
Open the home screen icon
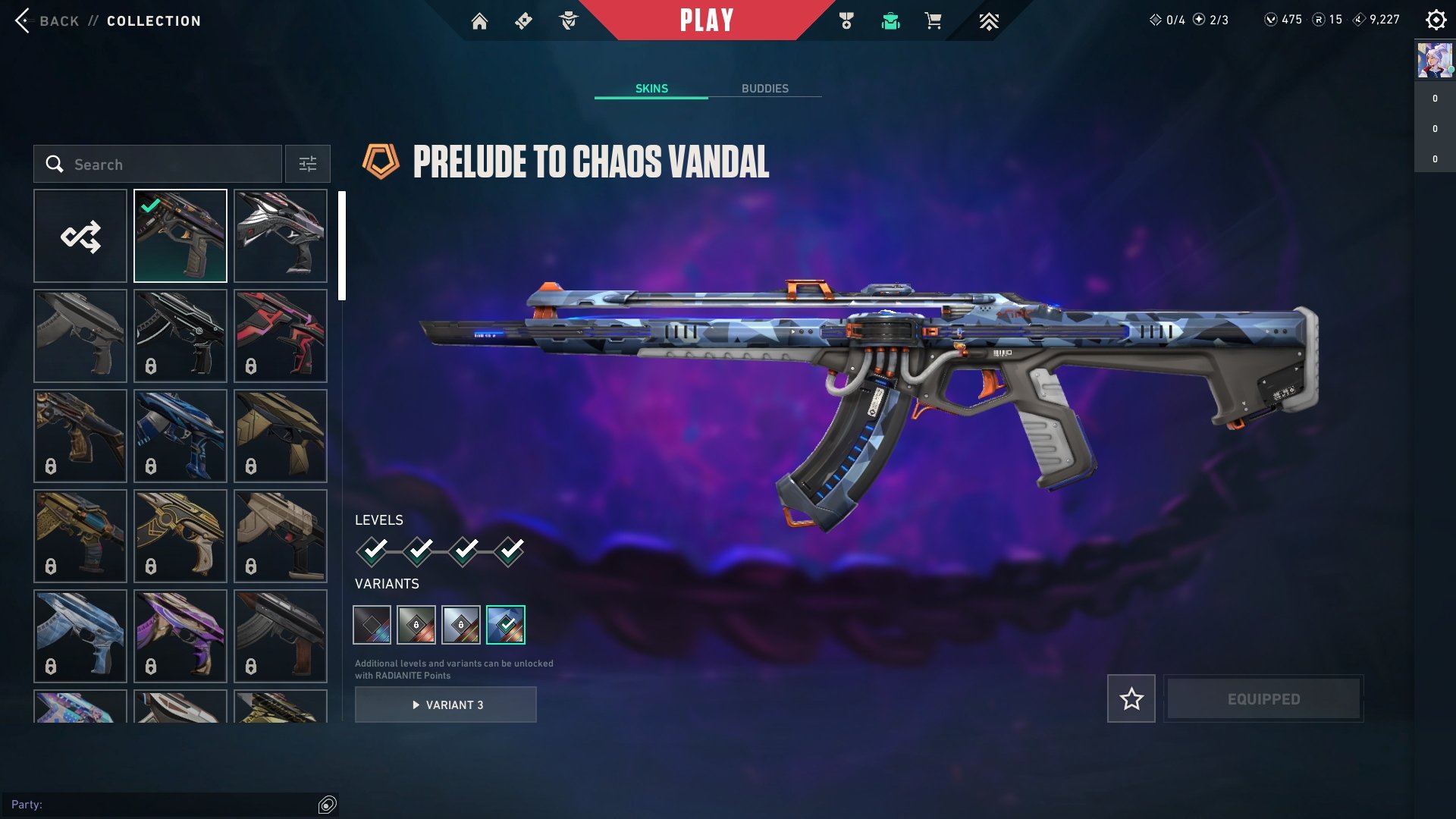(479, 21)
